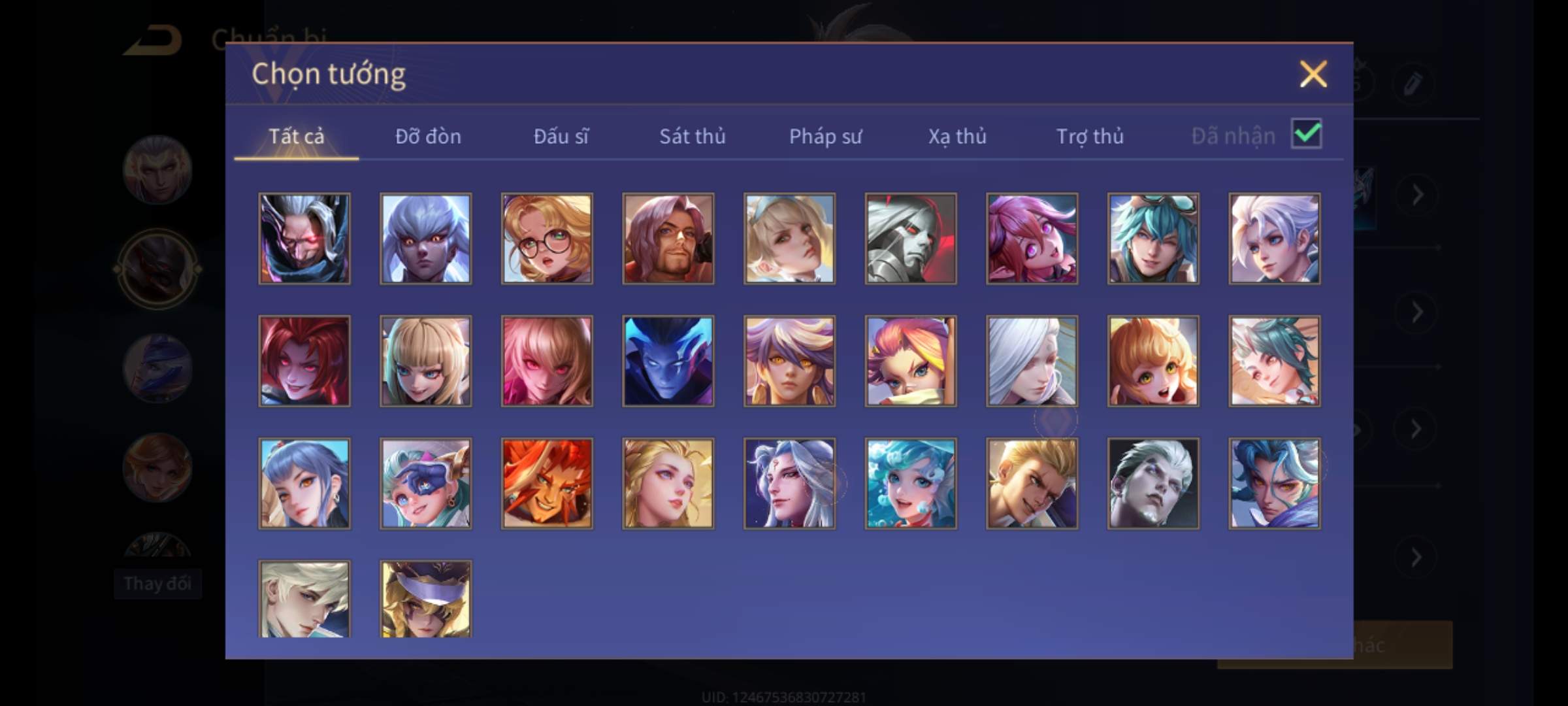Open the Đấu sĩ hero category
This screenshot has height=706, width=1568.
coord(561,136)
